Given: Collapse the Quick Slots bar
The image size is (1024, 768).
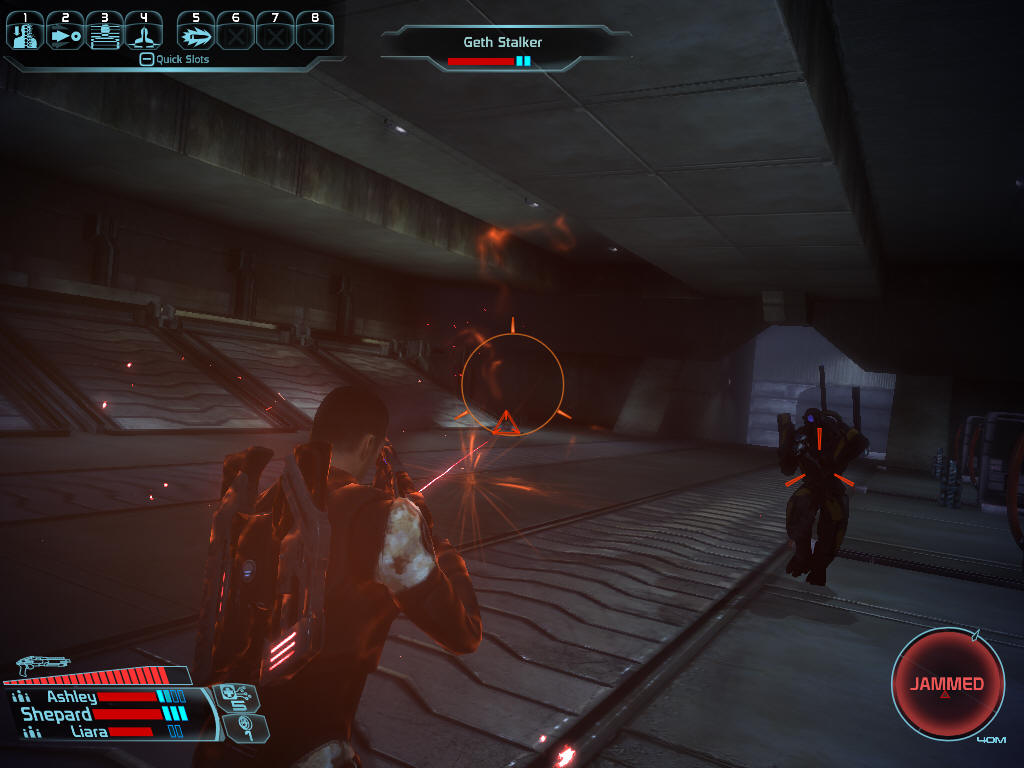Looking at the screenshot, I should (x=146, y=60).
